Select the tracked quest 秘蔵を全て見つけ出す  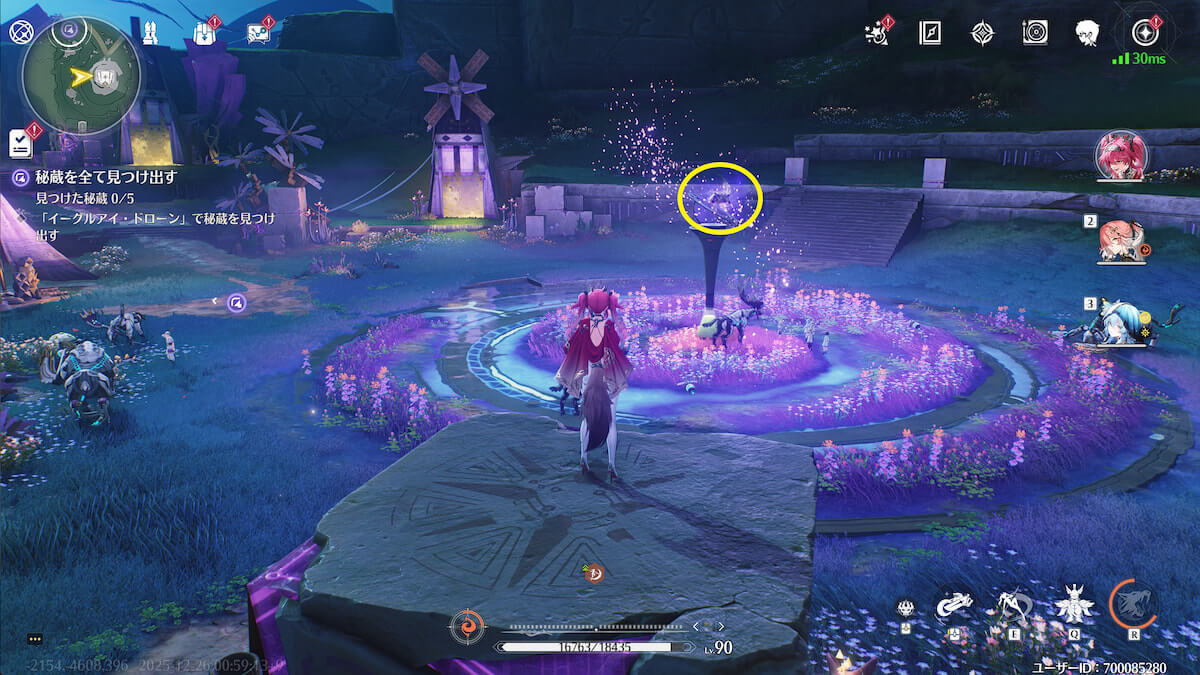(106, 176)
